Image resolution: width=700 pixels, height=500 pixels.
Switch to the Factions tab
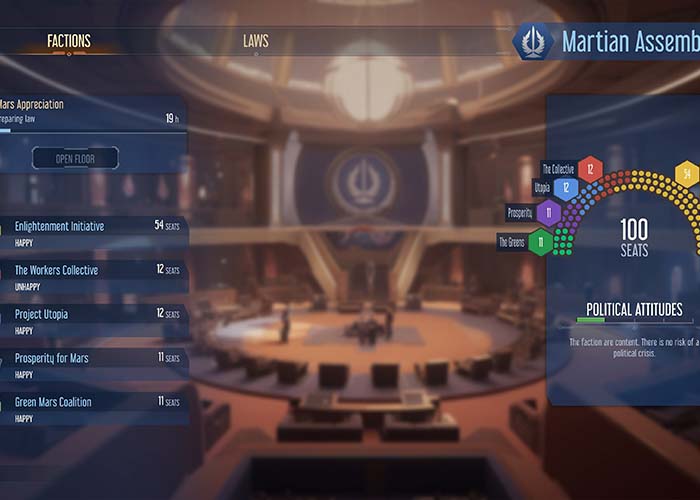click(69, 41)
